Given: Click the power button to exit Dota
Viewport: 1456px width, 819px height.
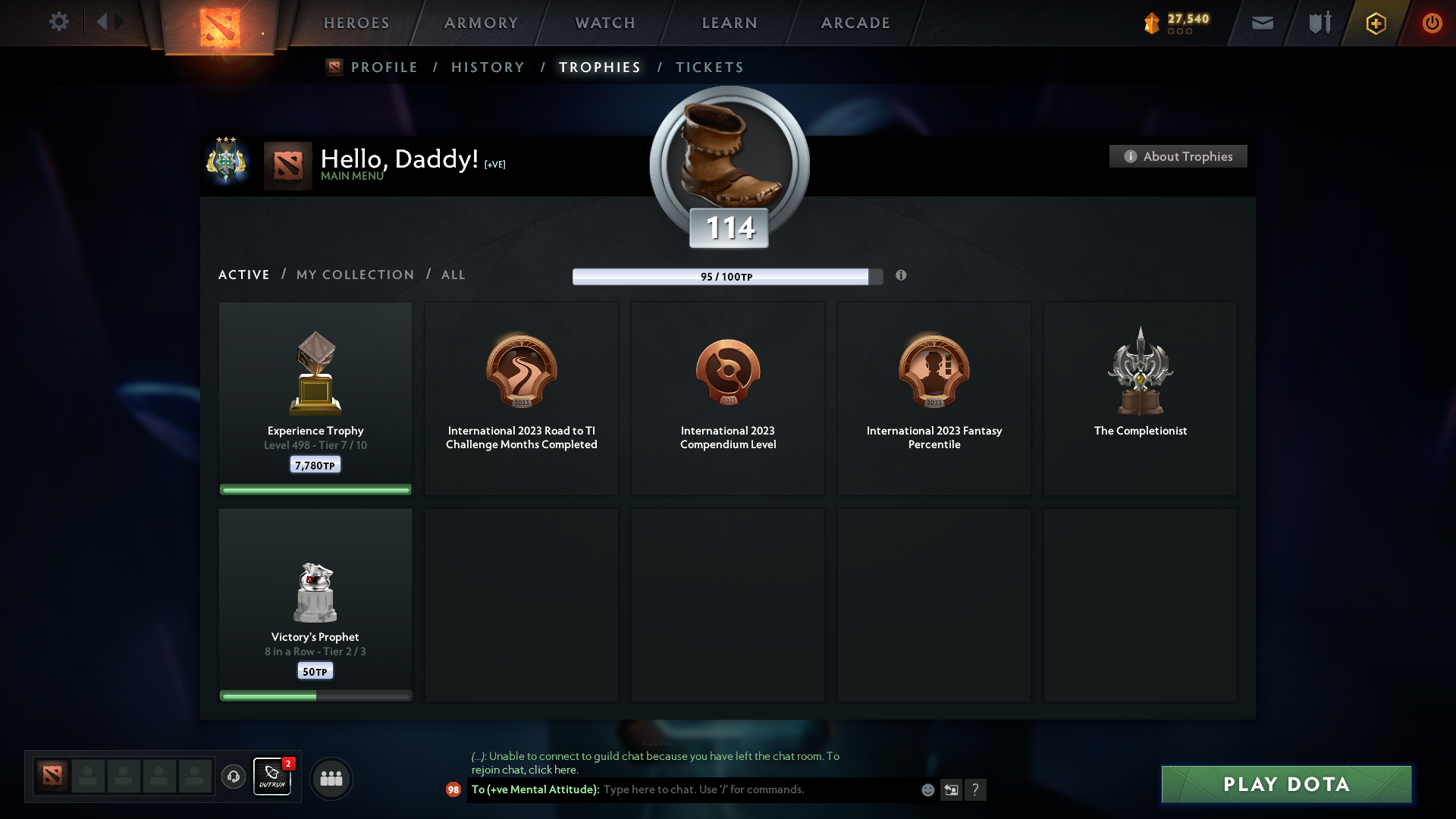Looking at the screenshot, I should coord(1432,23).
